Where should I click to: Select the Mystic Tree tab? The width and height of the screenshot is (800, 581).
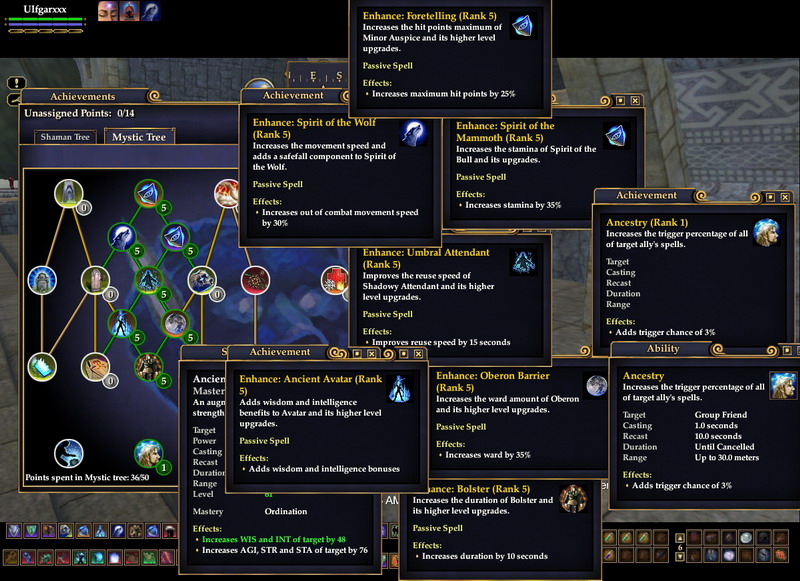tap(139, 137)
